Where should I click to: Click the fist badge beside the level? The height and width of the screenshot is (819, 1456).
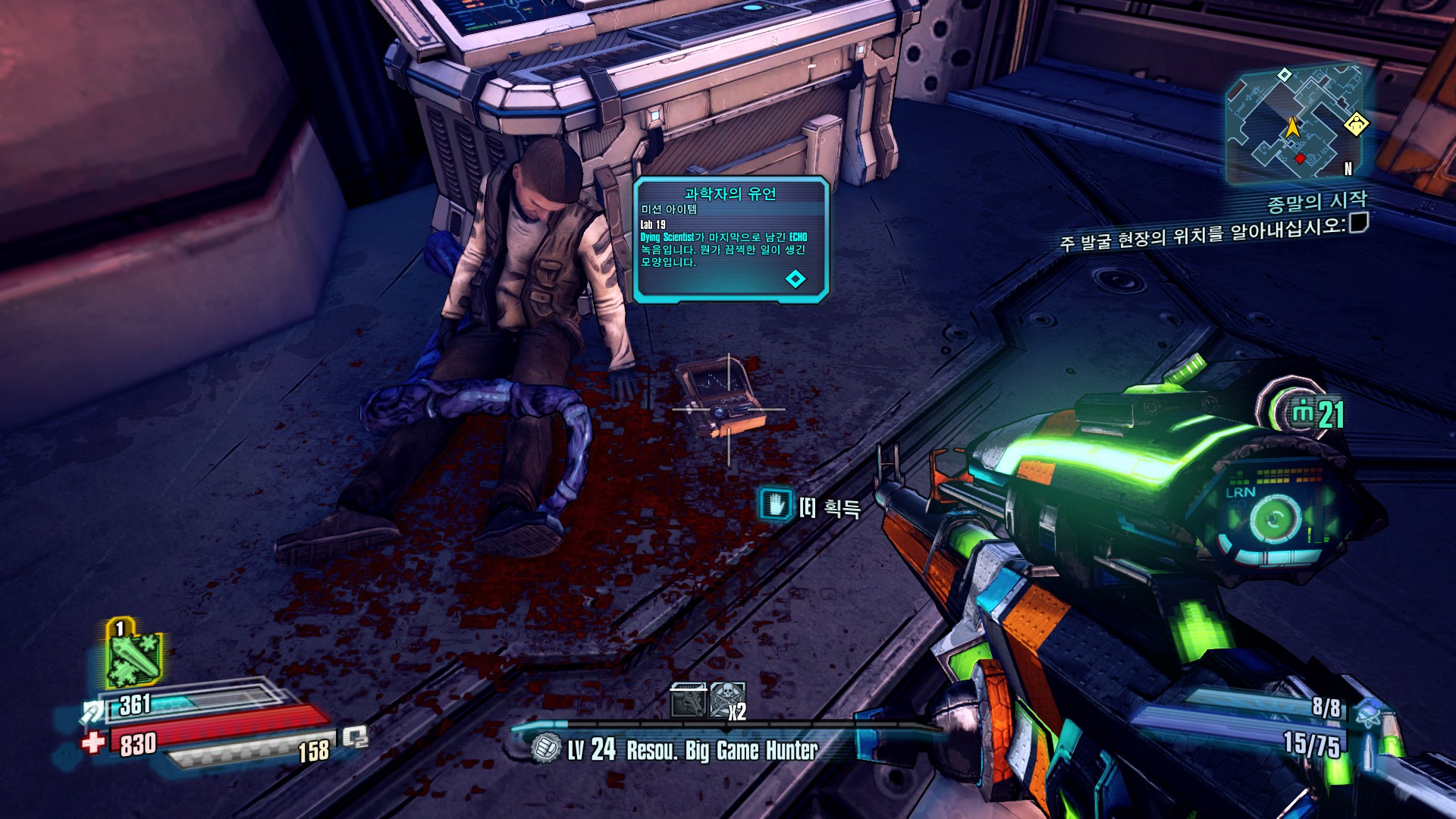(x=544, y=748)
